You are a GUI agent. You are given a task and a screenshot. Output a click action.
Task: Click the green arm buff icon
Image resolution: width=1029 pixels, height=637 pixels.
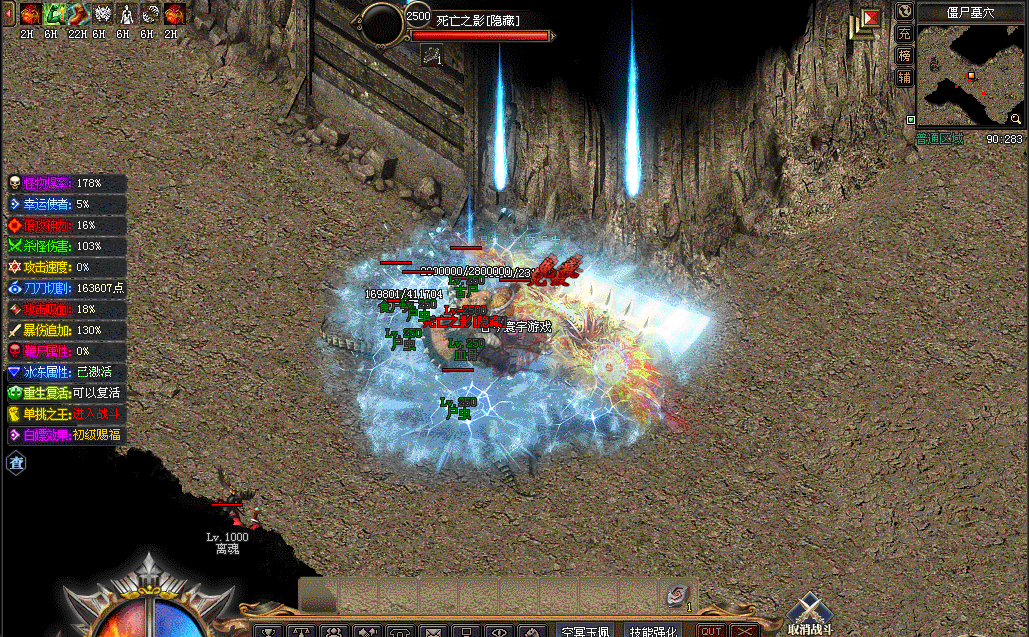tap(54, 15)
